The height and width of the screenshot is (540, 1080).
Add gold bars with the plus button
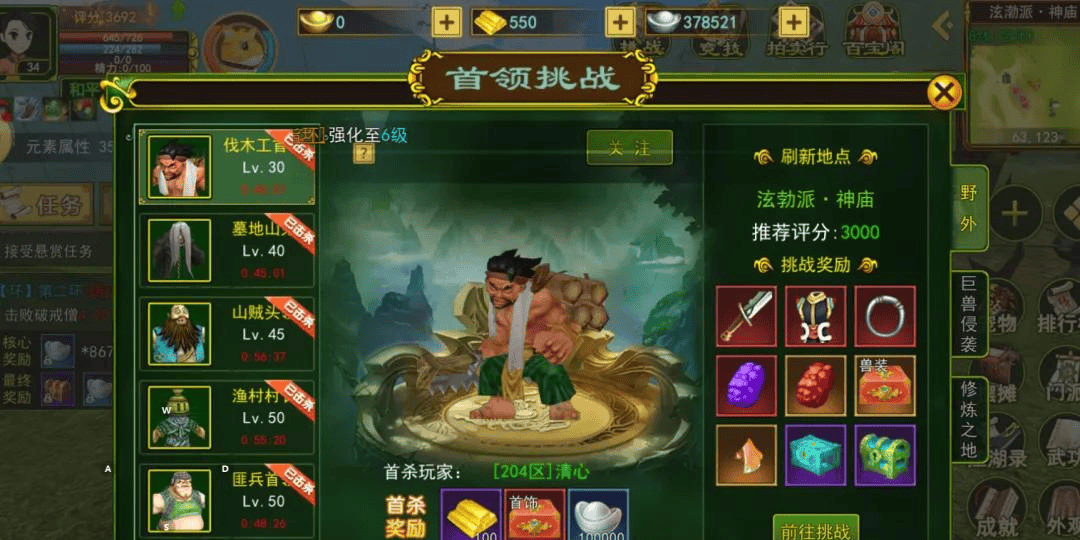(x=620, y=22)
